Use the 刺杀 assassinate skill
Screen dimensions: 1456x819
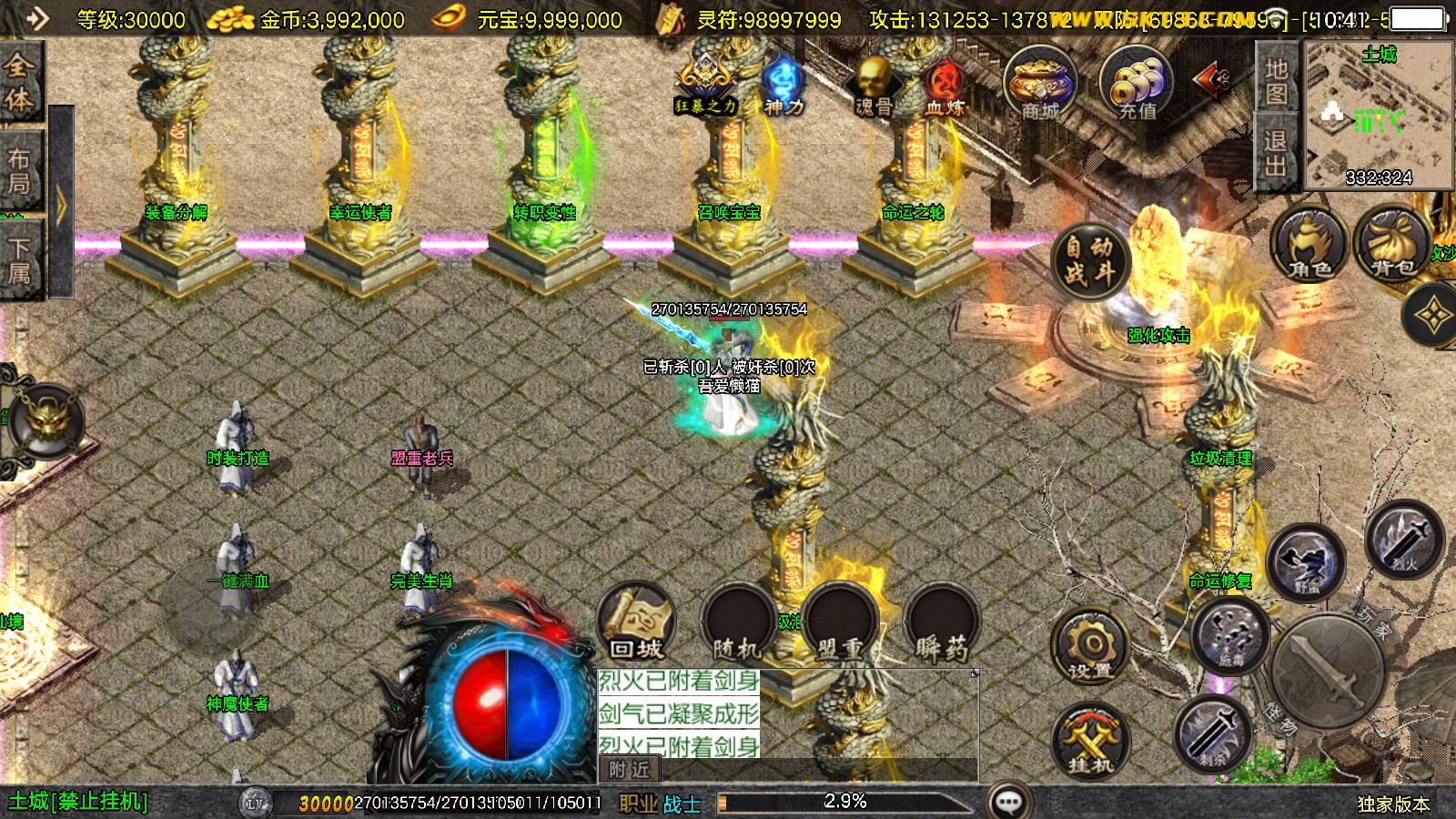[x=1212, y=733]
